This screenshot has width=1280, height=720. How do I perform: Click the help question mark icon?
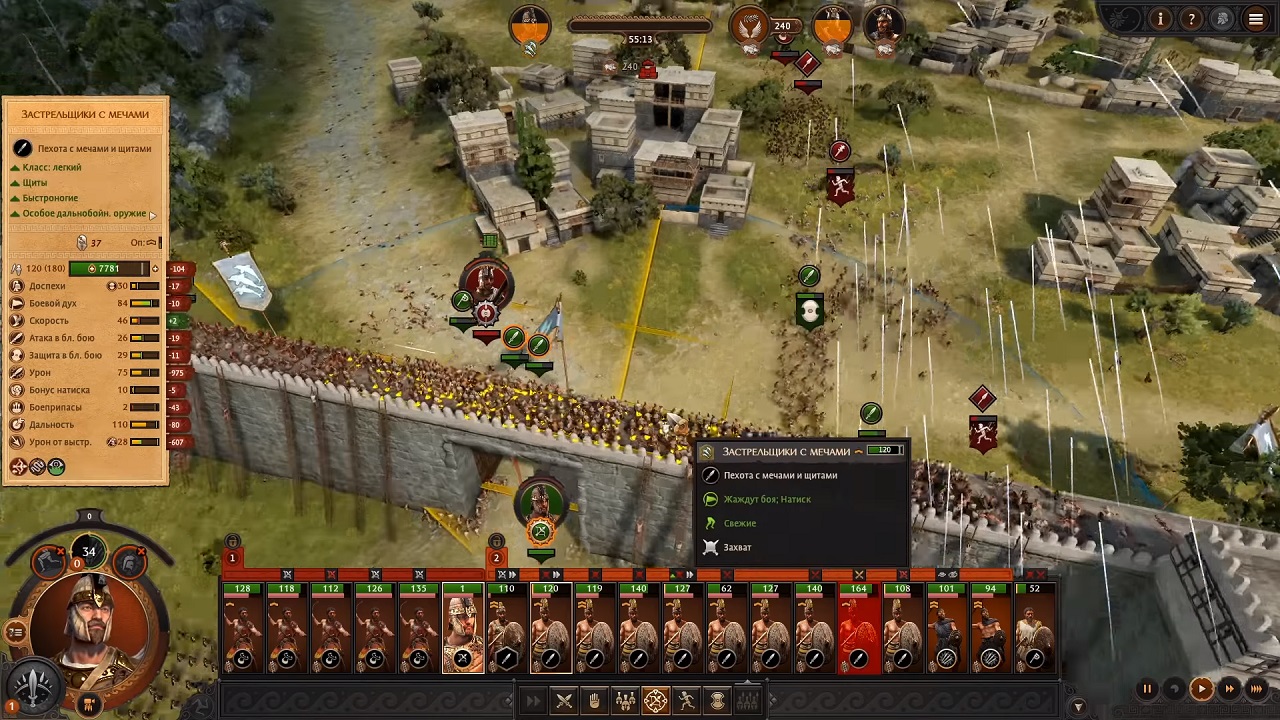coord(1192,18)
